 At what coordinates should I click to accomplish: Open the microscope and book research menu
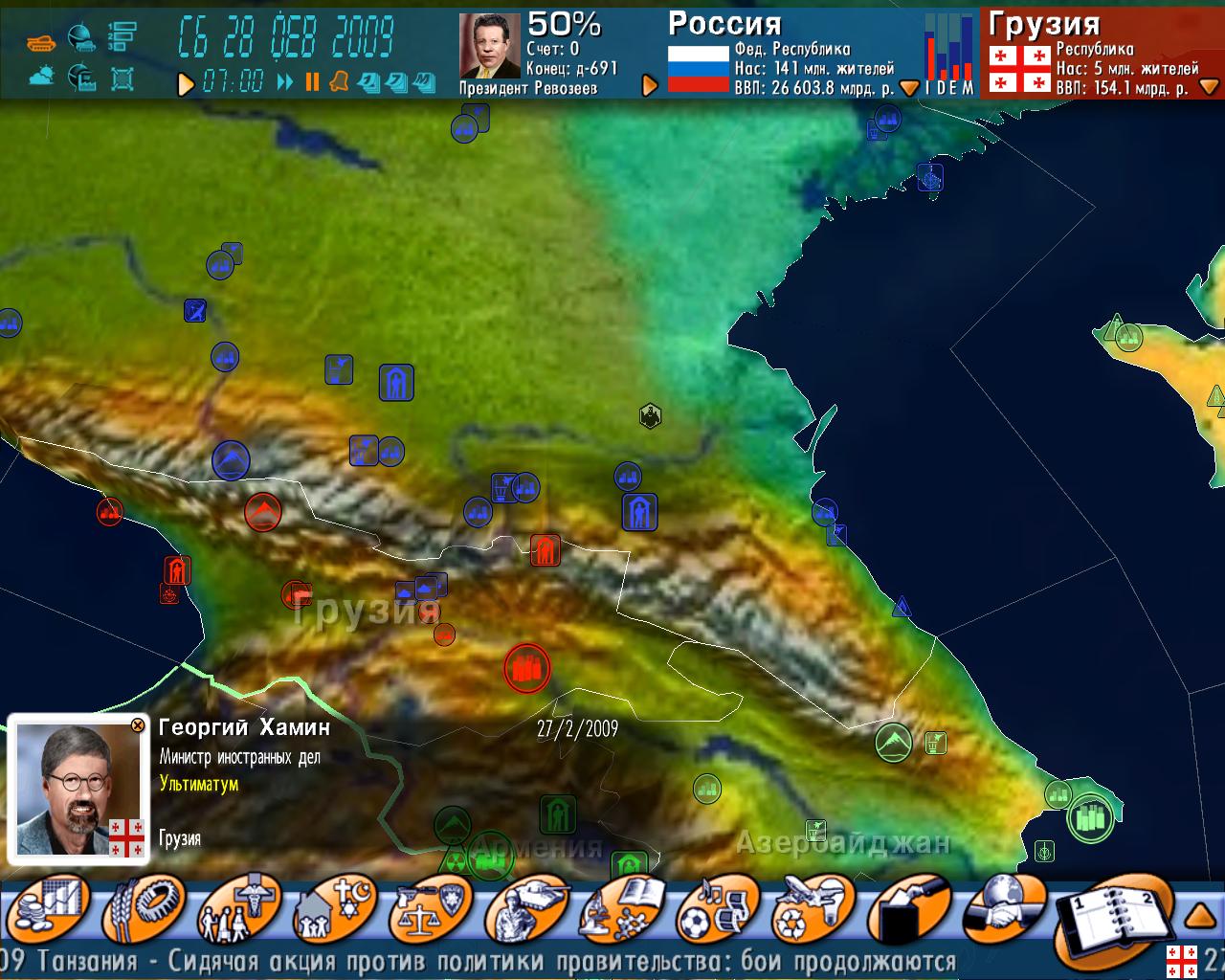pyautogui.click(x=621, y=908)
